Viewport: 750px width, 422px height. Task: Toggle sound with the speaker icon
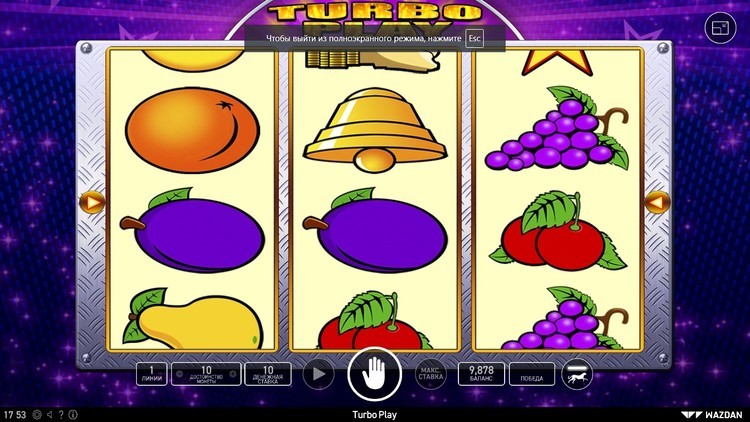[49, 414]
